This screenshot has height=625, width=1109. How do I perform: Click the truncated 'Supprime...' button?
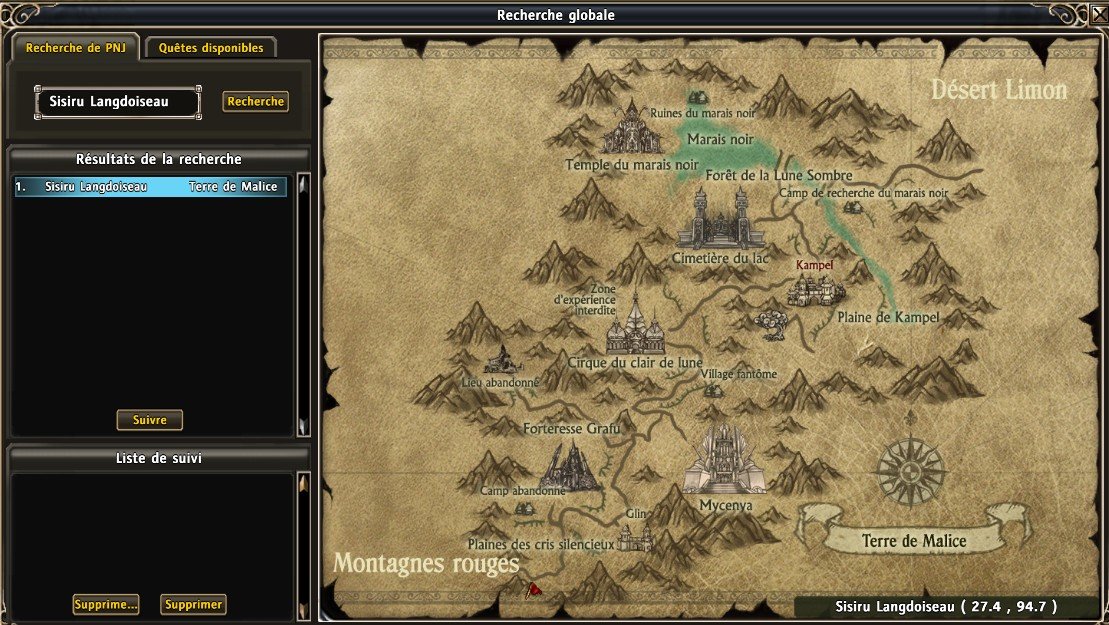coord(105,604)
